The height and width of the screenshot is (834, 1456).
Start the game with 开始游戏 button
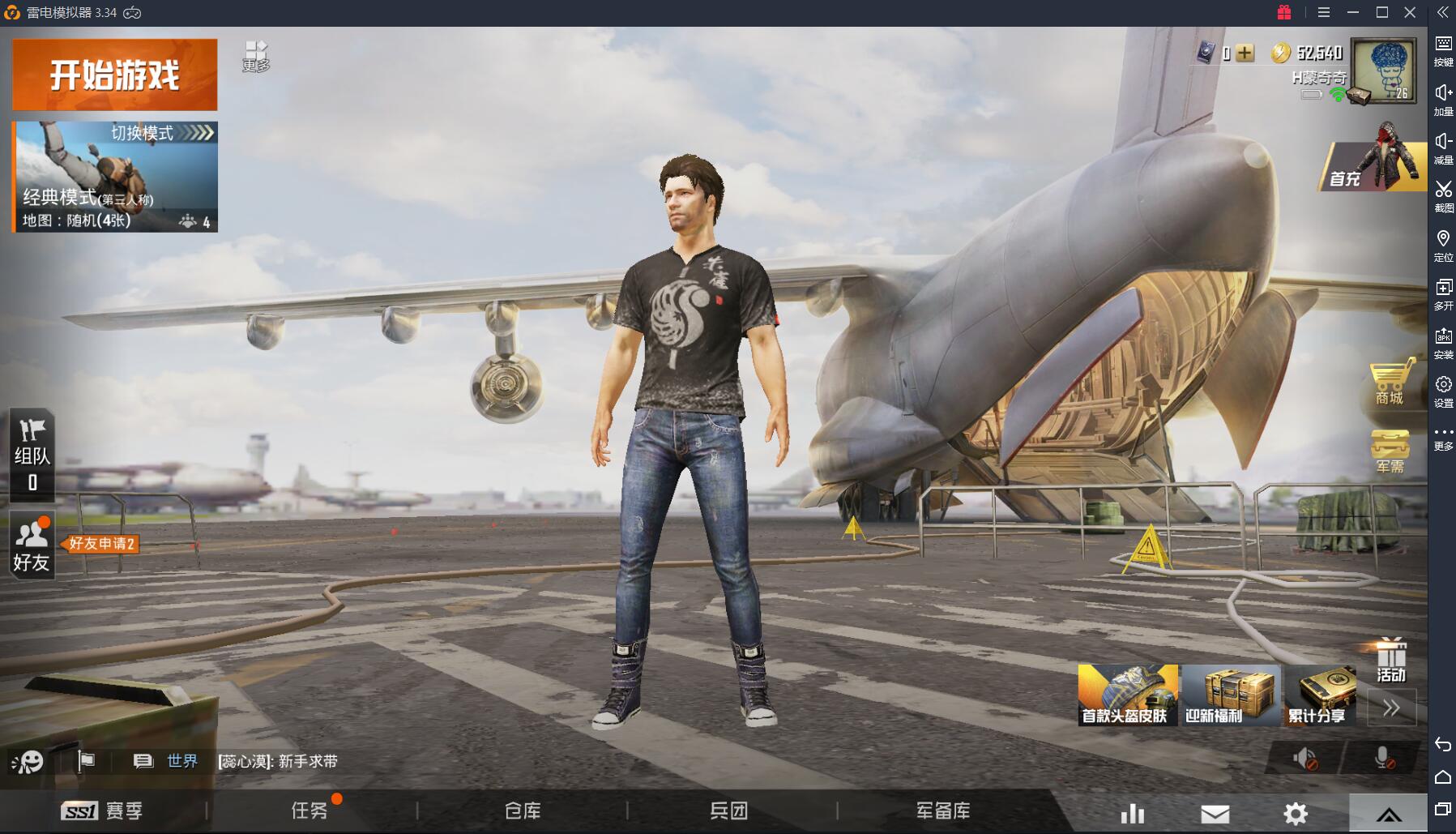114,75
